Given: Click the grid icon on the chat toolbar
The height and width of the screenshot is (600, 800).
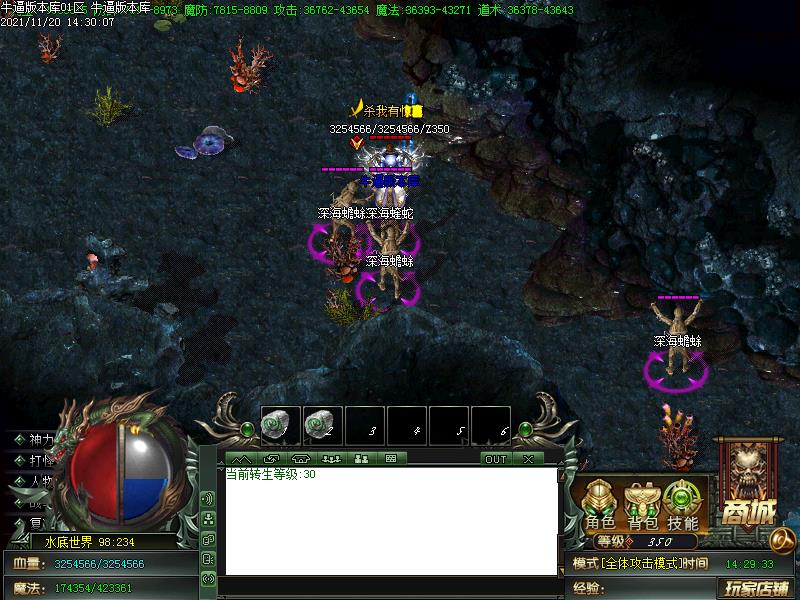Looking at the screenshot, I should [391, 459].
